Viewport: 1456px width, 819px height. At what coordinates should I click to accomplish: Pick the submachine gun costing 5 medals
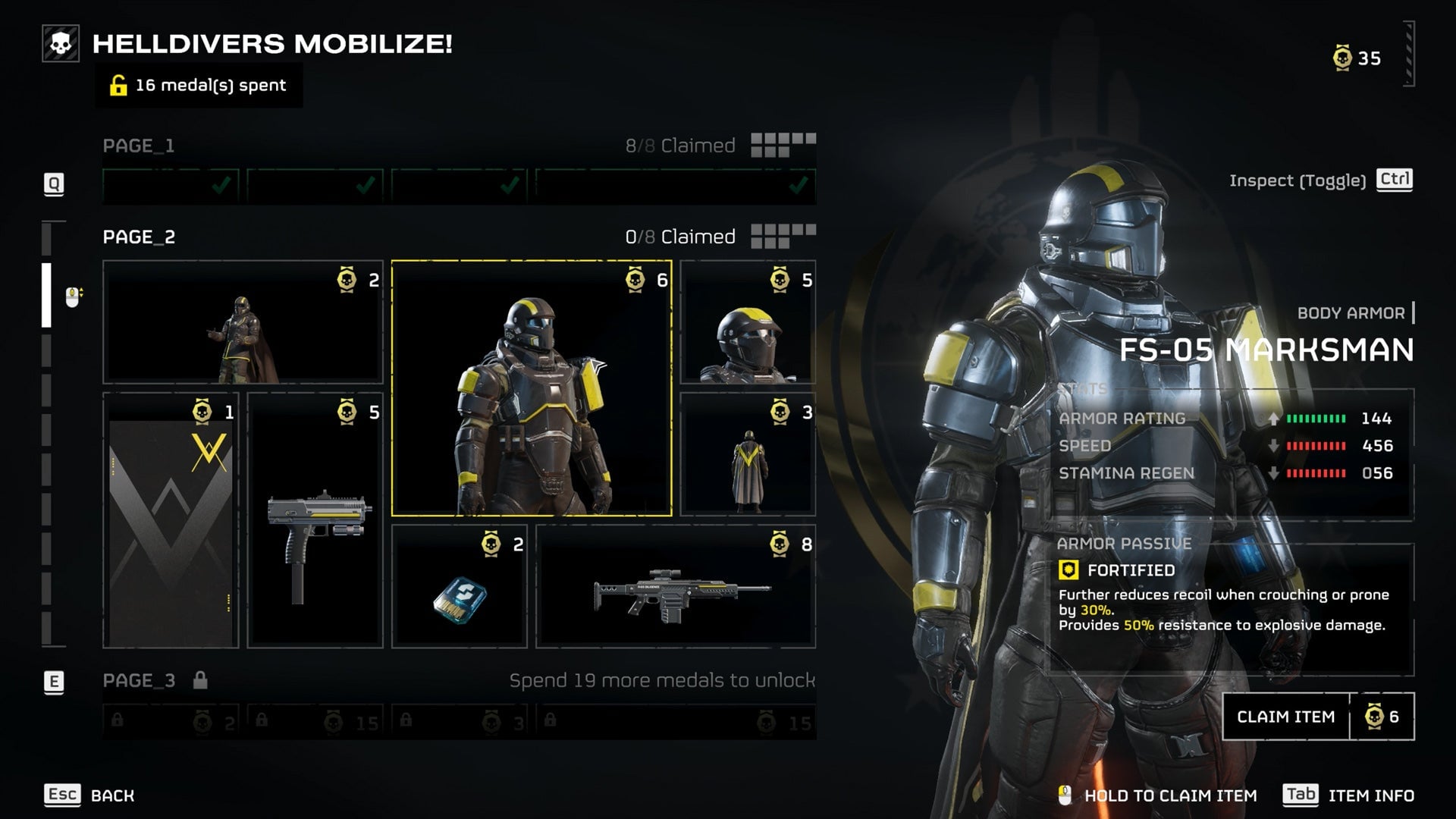click(x=315, y=520)
